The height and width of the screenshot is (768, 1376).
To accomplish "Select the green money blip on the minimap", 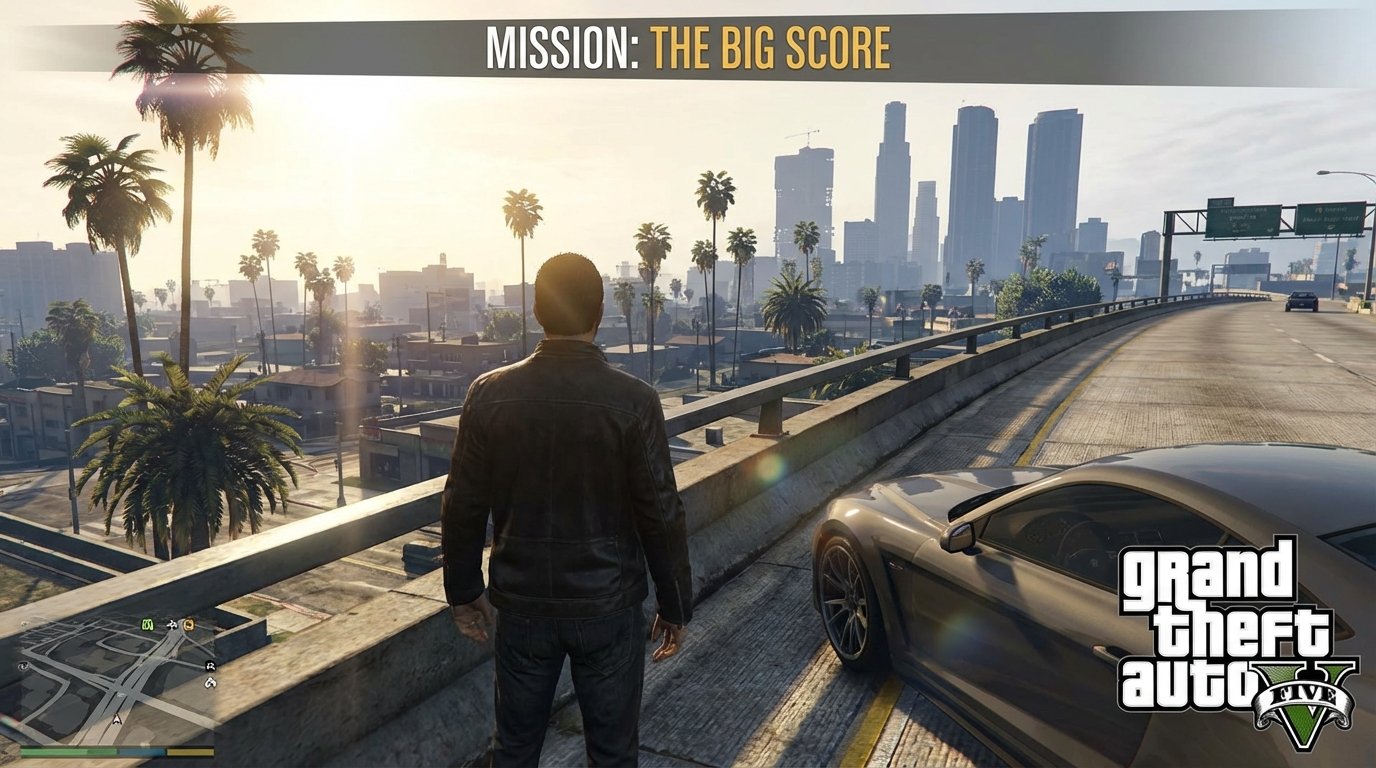I will pyautogui.click(x=148, y=625).
